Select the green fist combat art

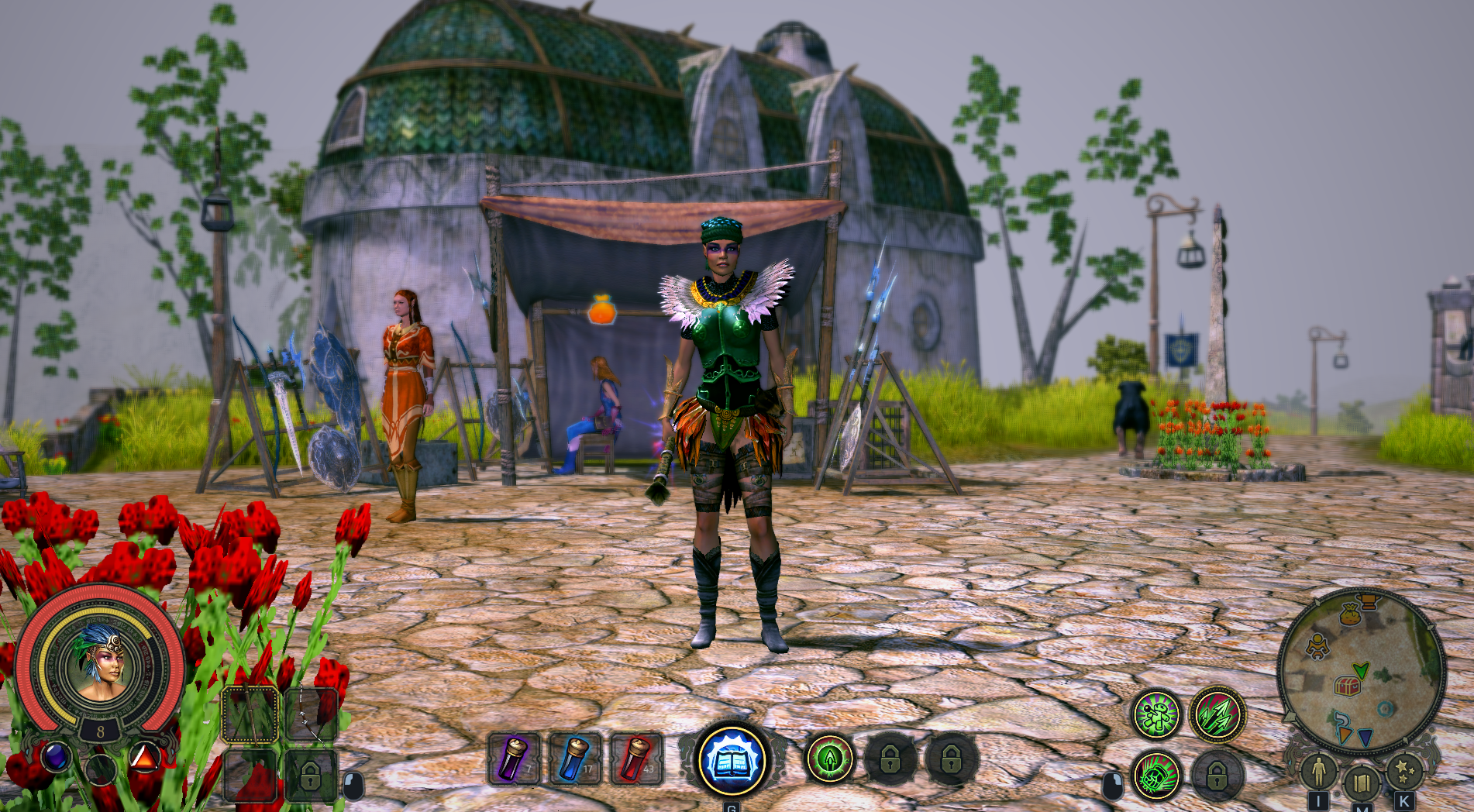click(1155, 776)
